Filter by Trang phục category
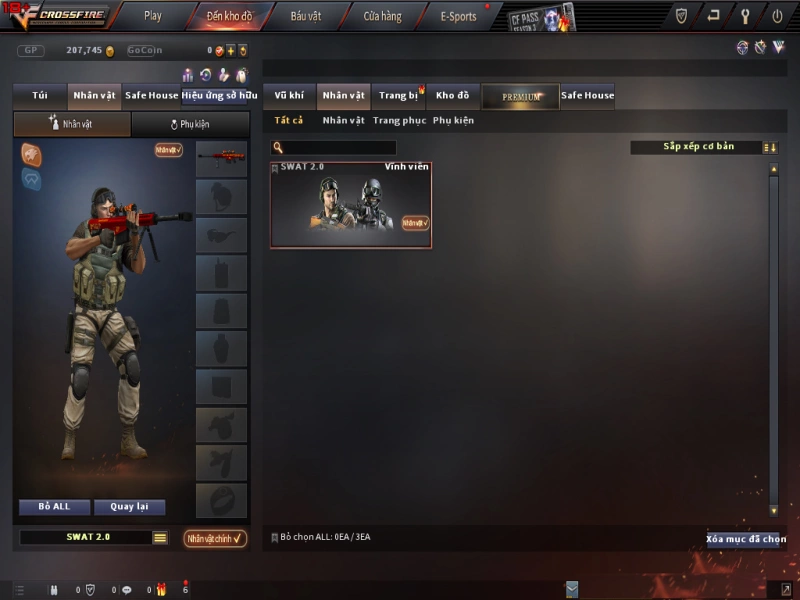Screen dimensions: 800x600 (x=399, y=121)
